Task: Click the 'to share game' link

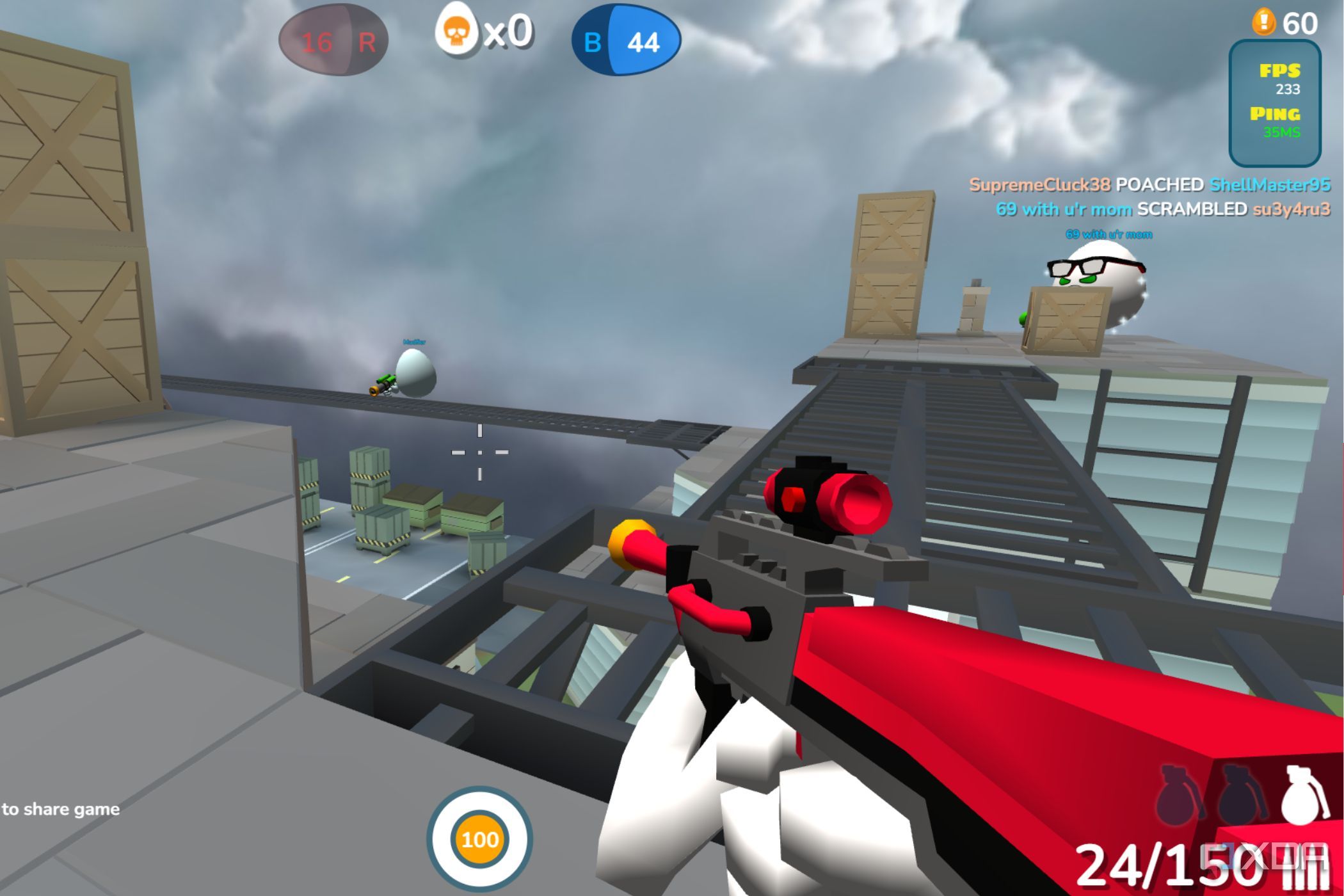Action: pos(60,809)
